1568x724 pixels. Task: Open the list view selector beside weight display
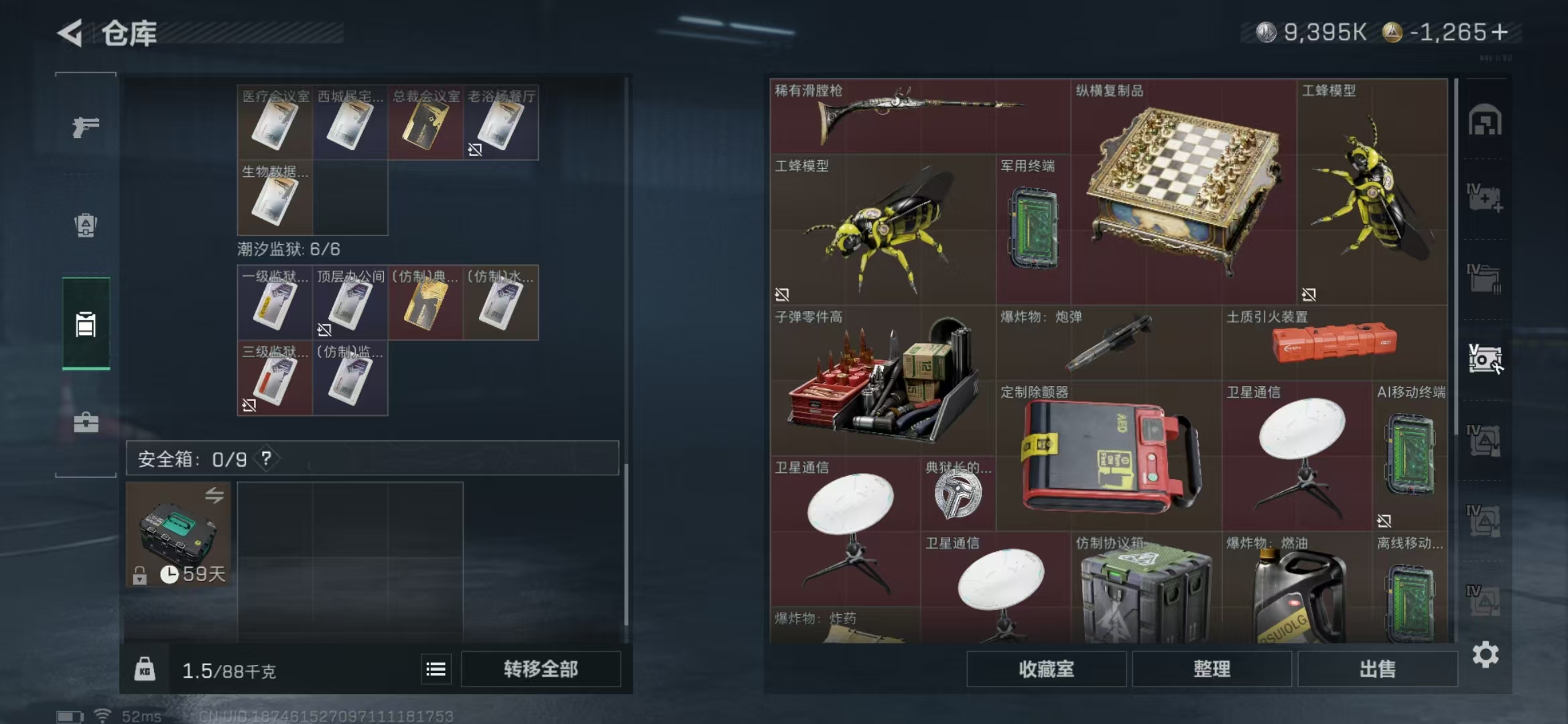click(x=437, y=668)
